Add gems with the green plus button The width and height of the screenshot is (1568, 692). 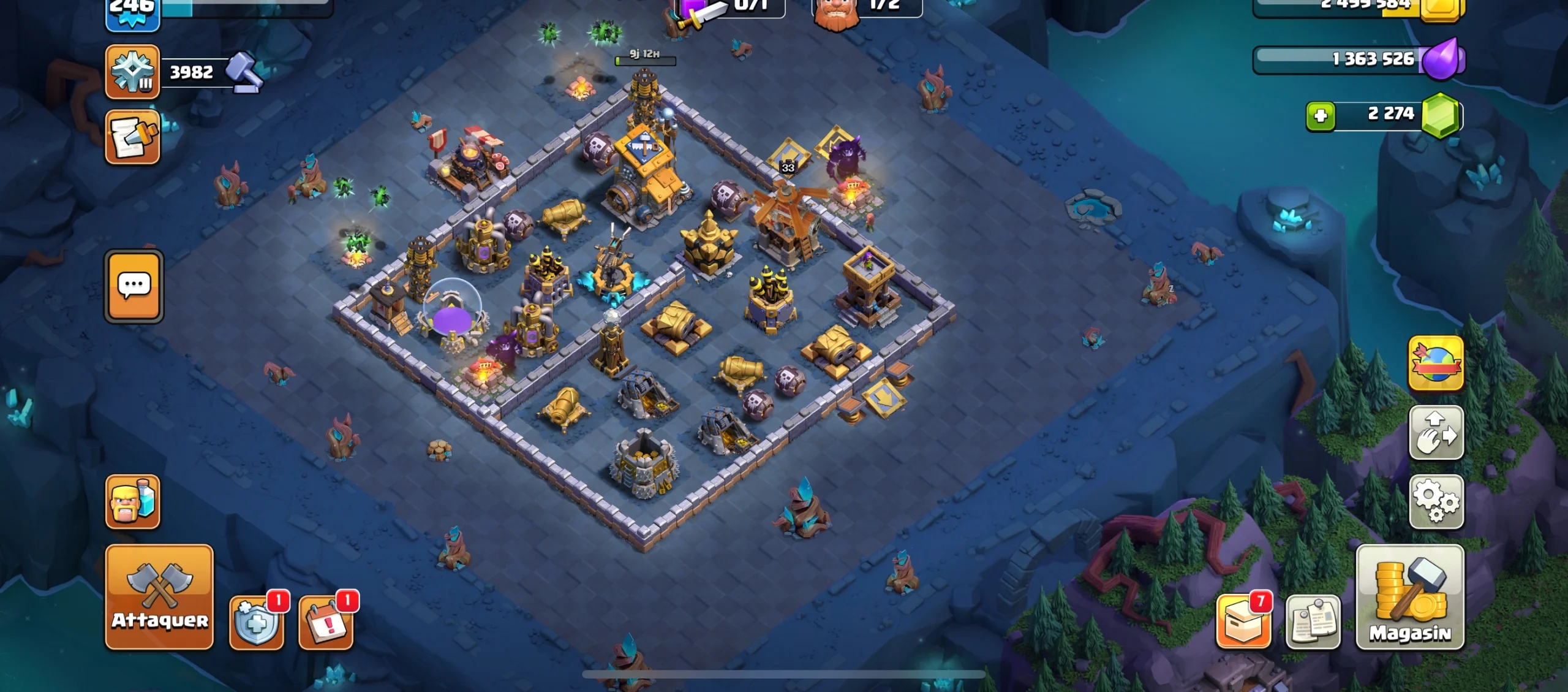point(1321,115)
